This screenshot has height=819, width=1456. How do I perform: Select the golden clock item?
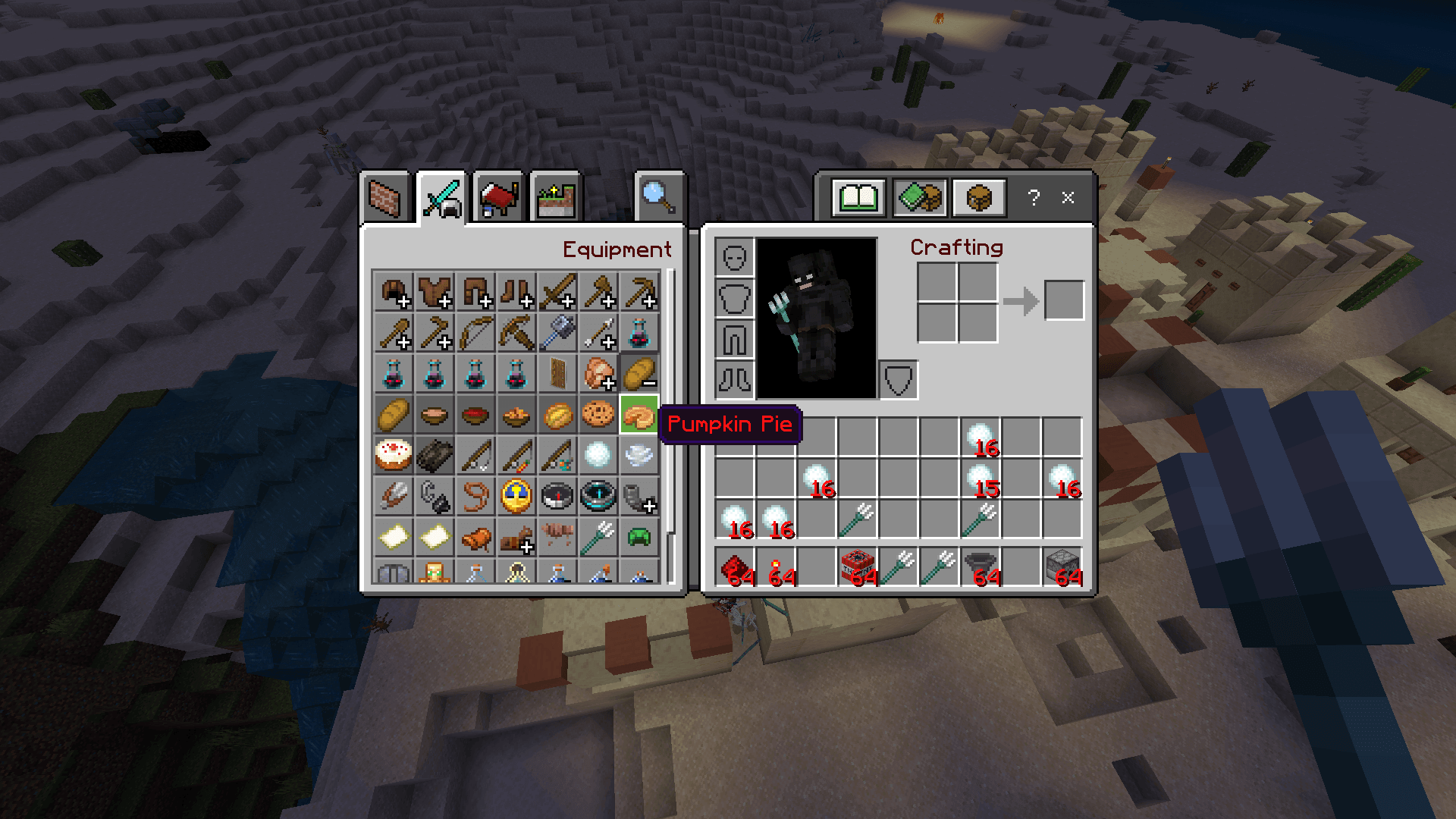[516, 497]
